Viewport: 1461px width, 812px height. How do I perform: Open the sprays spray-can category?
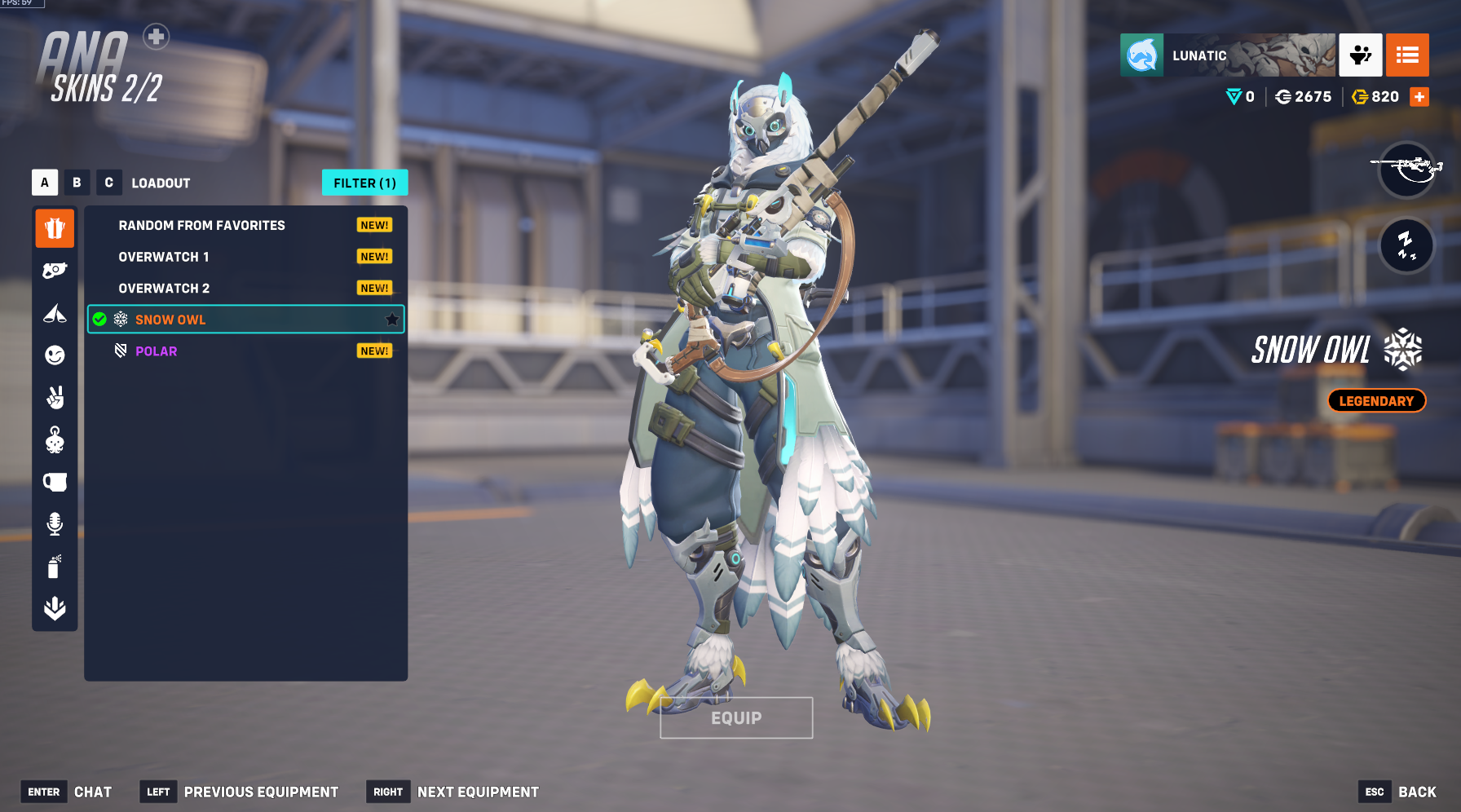pyautogui.click(x=55, y=567)
